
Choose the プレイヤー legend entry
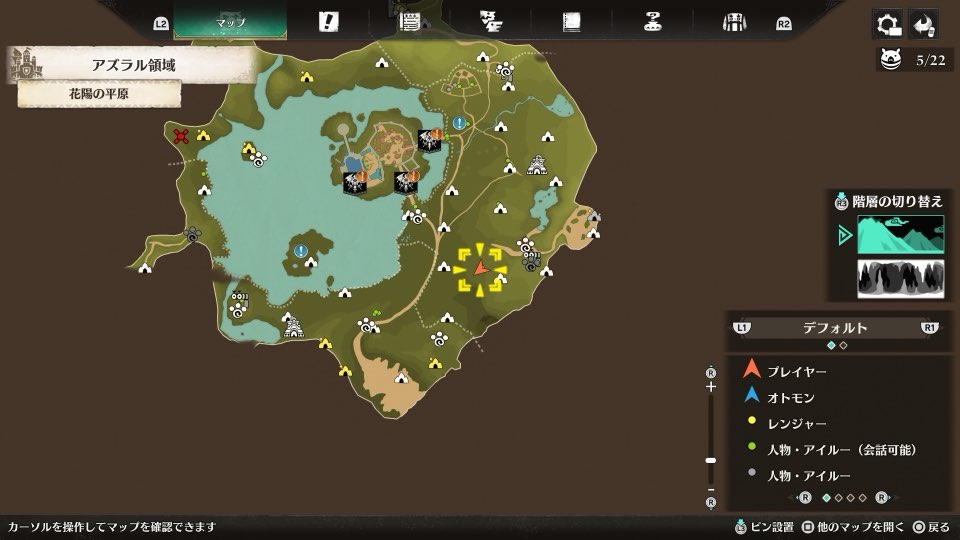coord(796,371)
